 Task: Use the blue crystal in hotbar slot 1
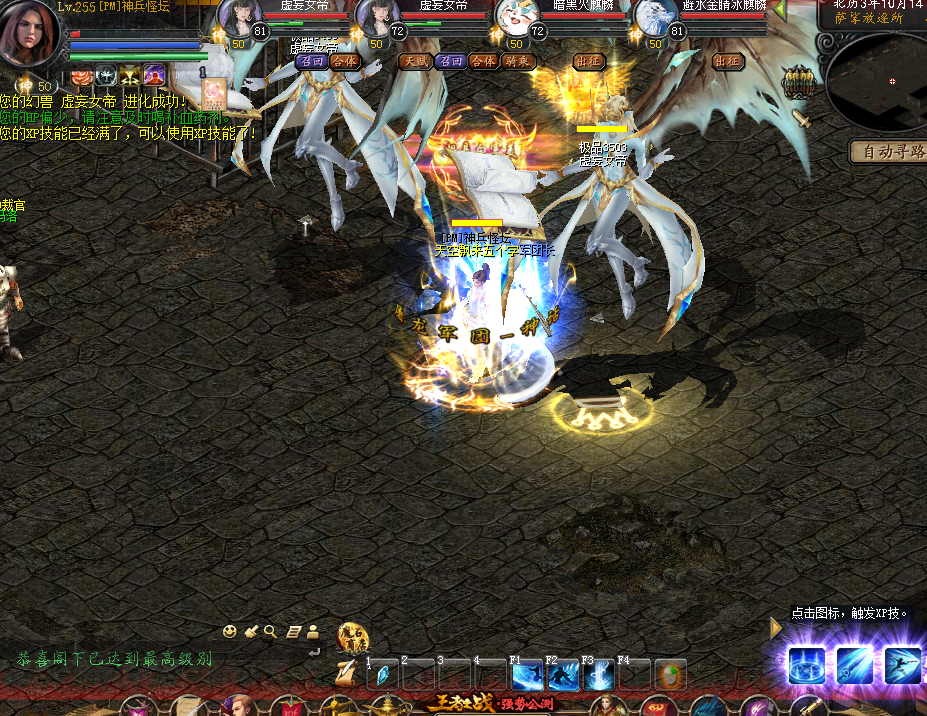pyautogui.click(x=382, y=676)
